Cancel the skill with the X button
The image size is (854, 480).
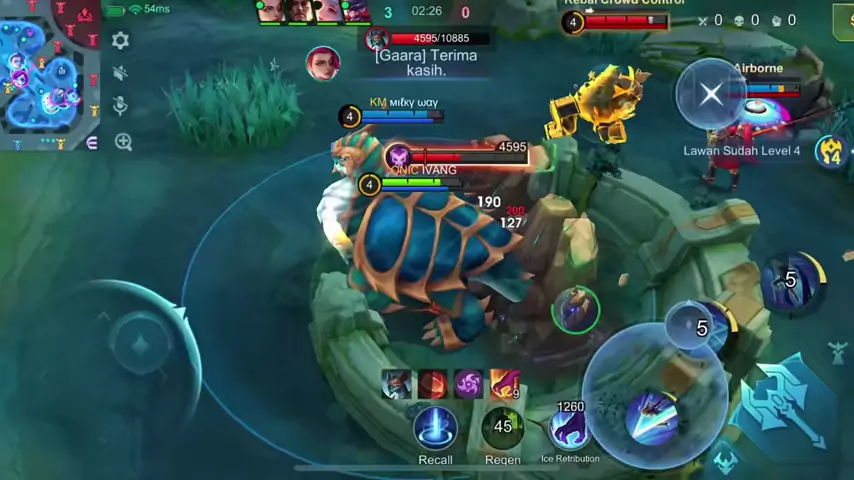711,94
